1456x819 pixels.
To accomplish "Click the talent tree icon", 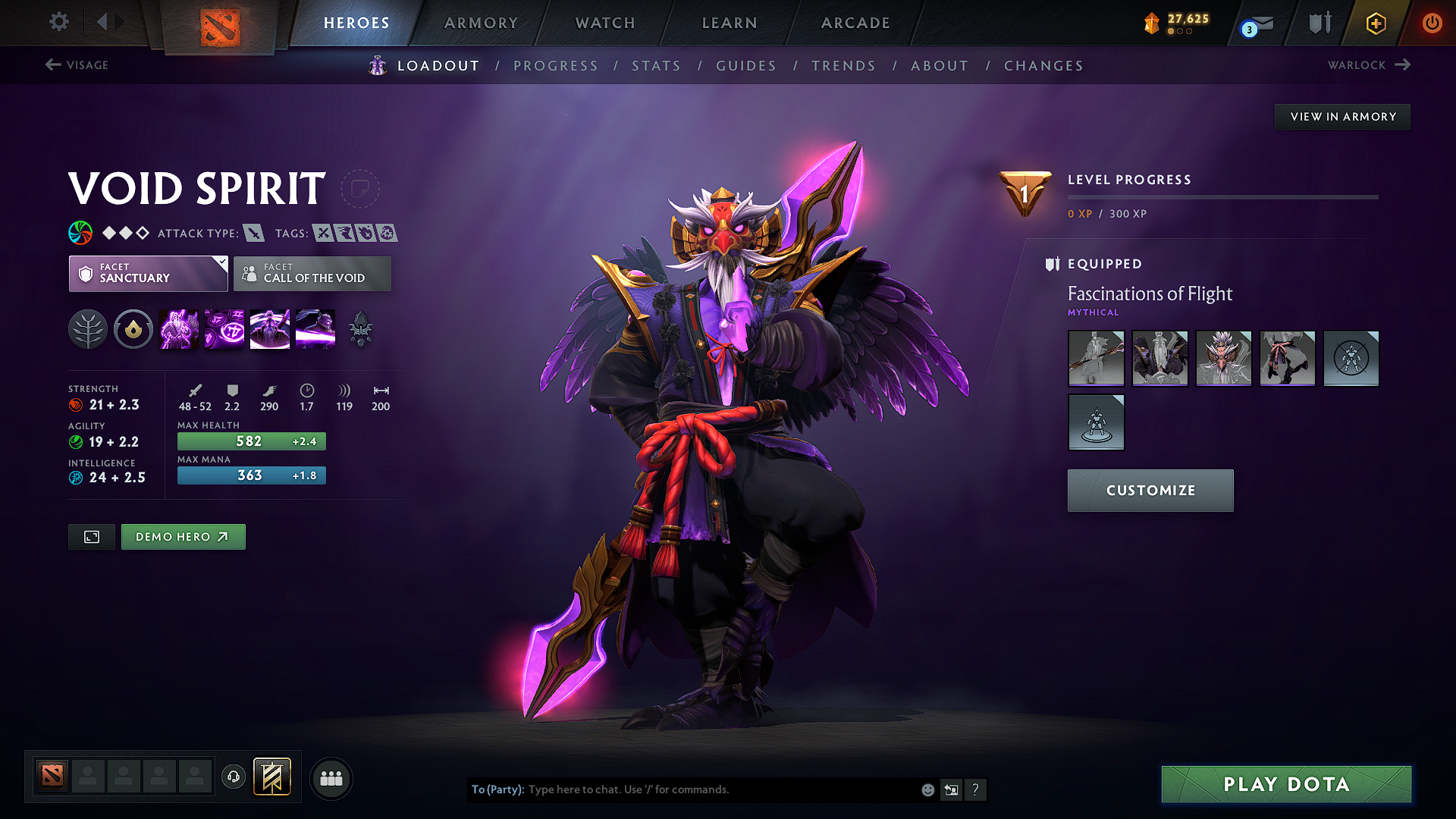I will click(x=88, y=328).
